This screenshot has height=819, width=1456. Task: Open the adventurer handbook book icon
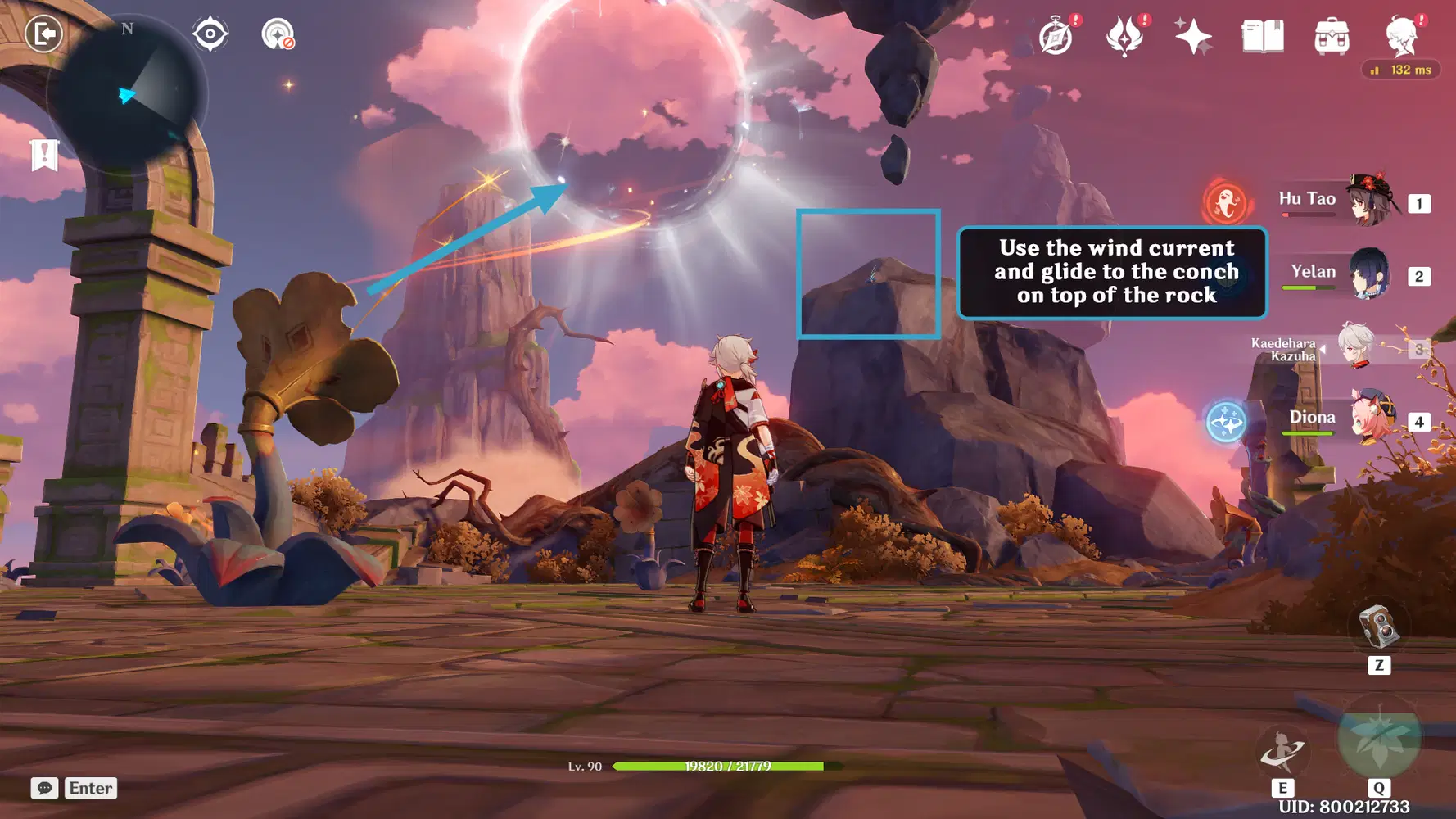[x=1263, y=37]
